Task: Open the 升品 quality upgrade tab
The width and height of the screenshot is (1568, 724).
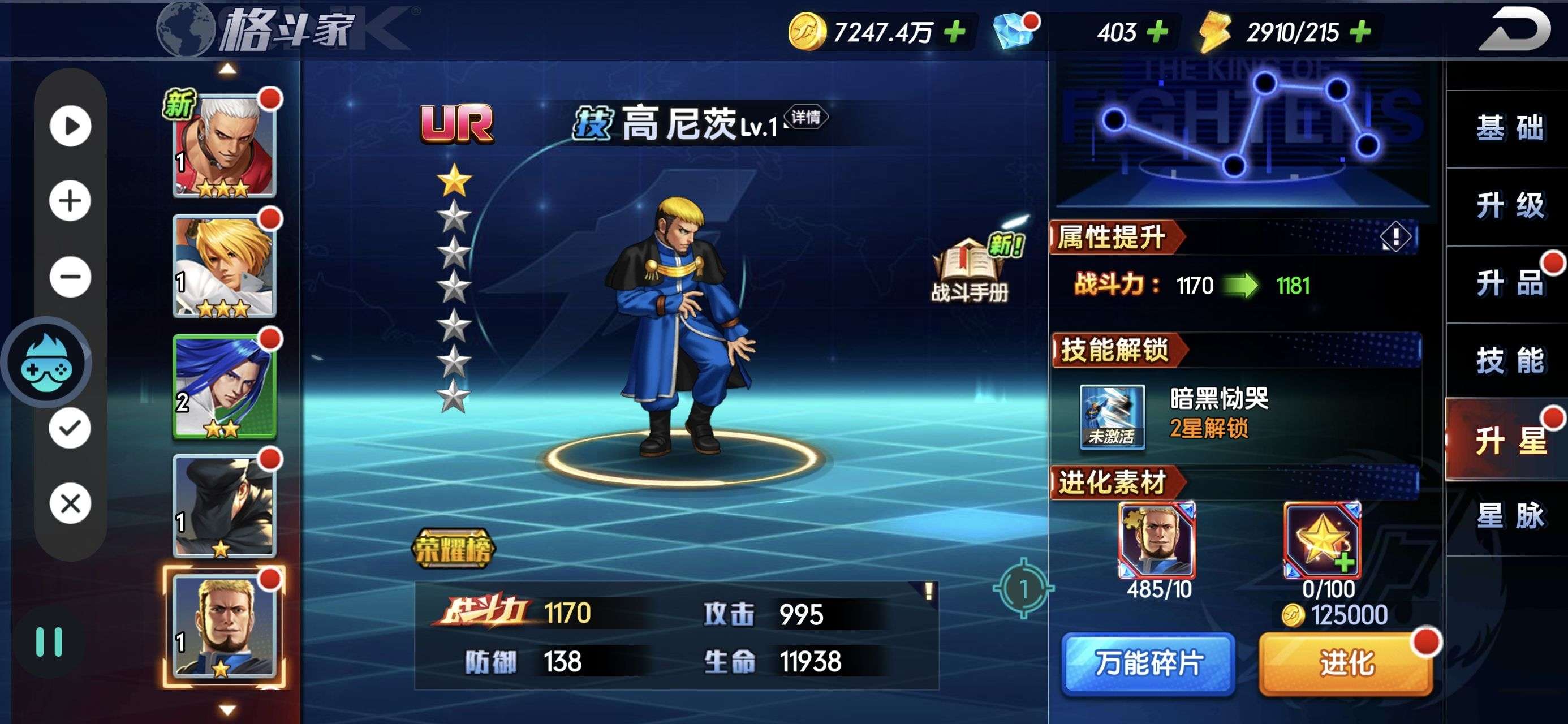Action: point(1510,283)
